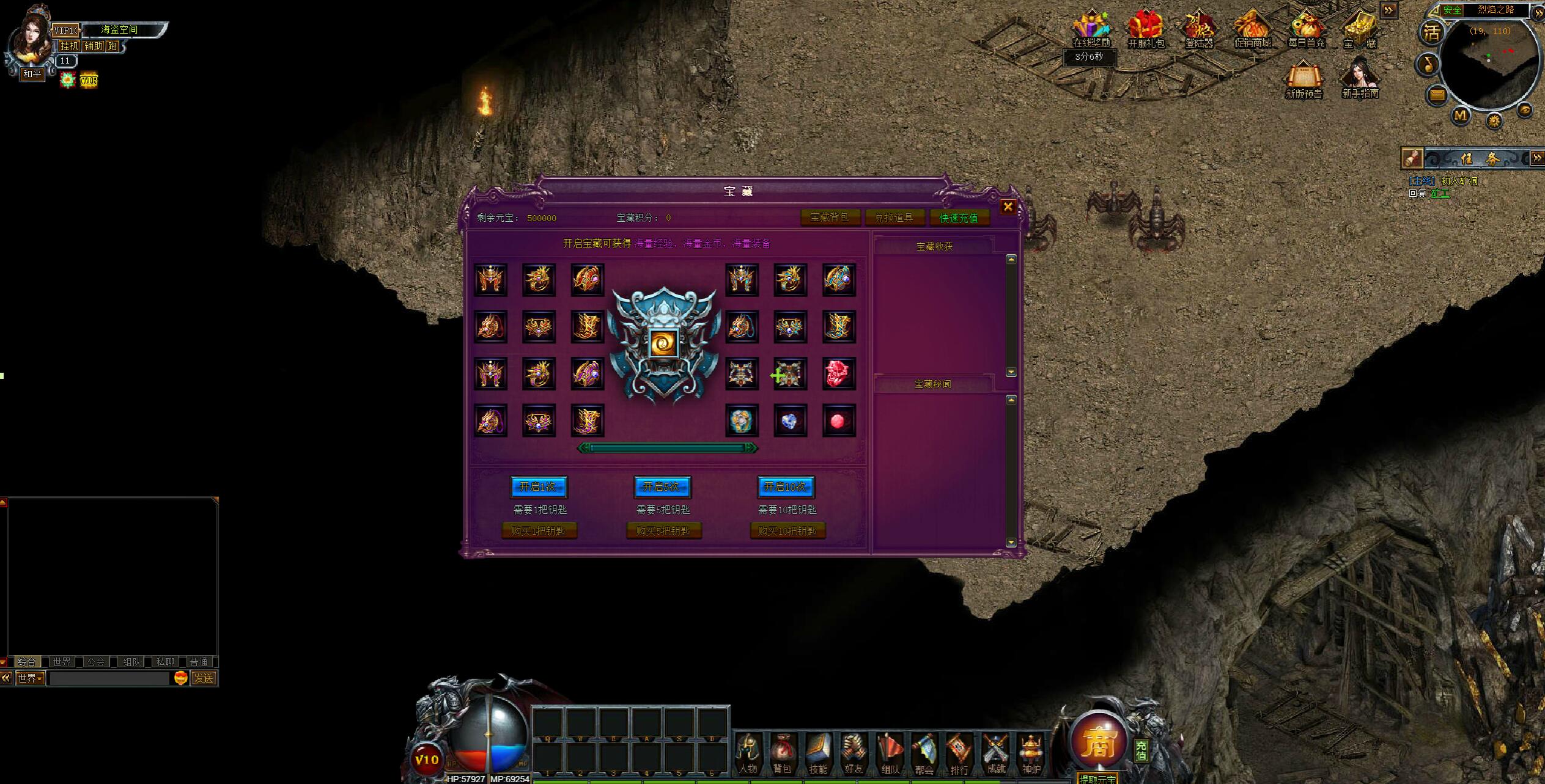The image size is (1545, 784).
Task: Open the 新手指南 beginner guide
Action: 1360,78
